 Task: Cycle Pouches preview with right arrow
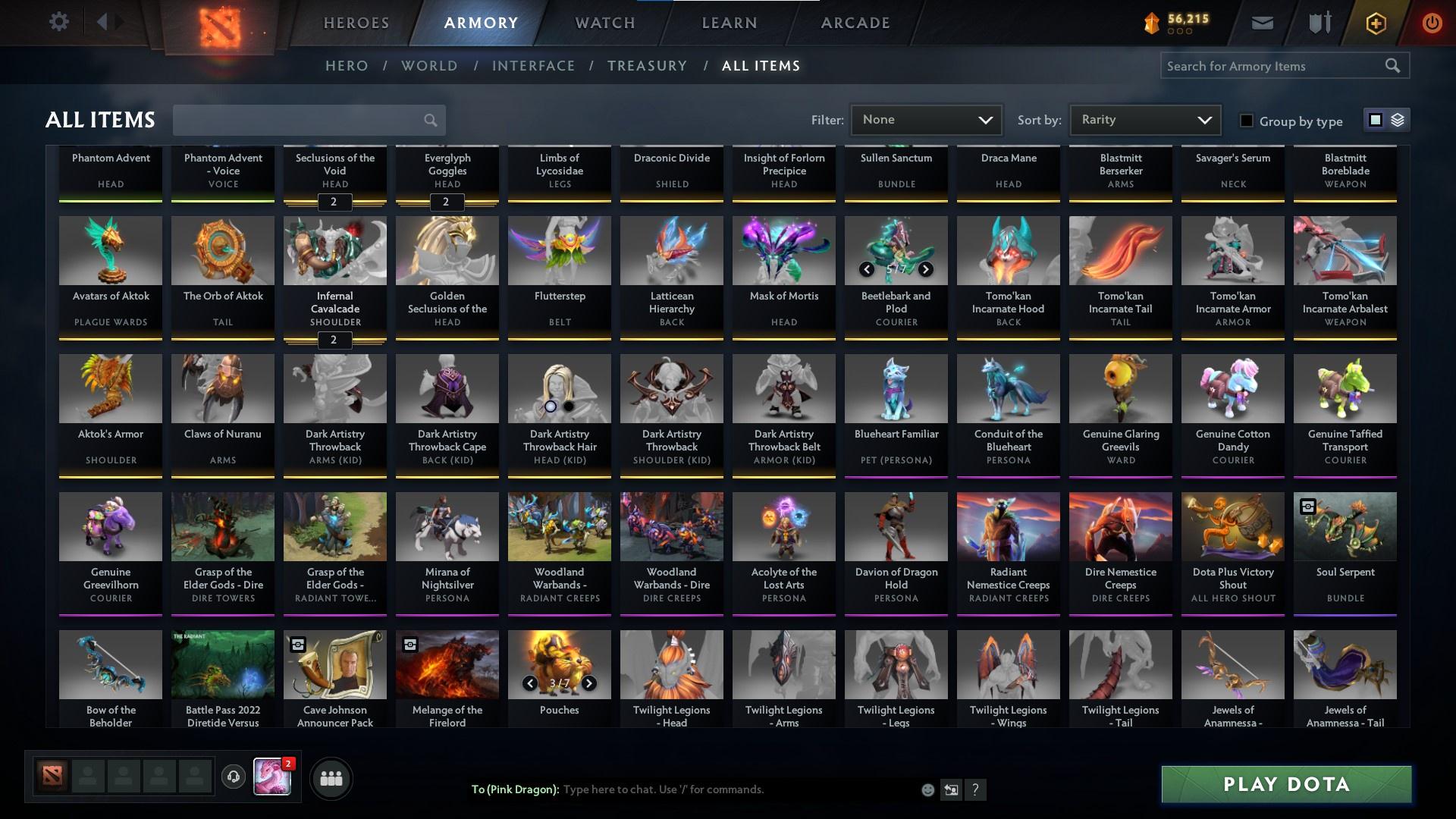click(x=589, y=682)
